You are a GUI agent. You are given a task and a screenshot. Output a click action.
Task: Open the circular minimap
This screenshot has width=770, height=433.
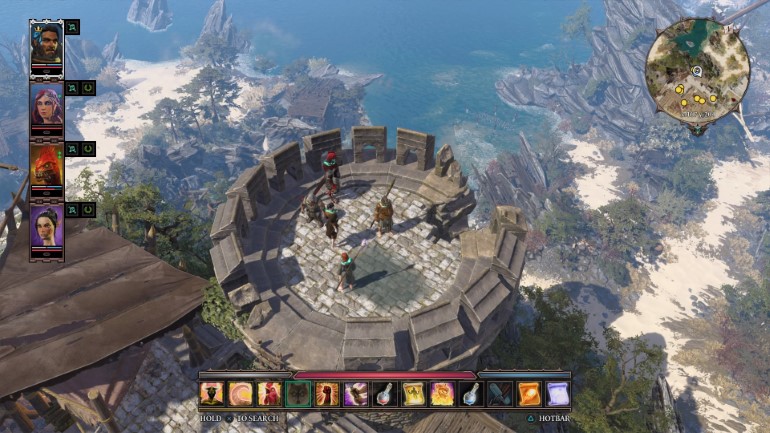pos(697,70)
